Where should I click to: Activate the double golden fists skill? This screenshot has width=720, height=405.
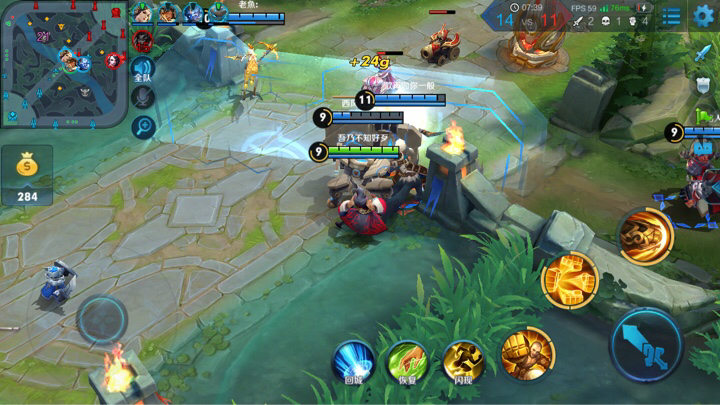pos(569,280)
